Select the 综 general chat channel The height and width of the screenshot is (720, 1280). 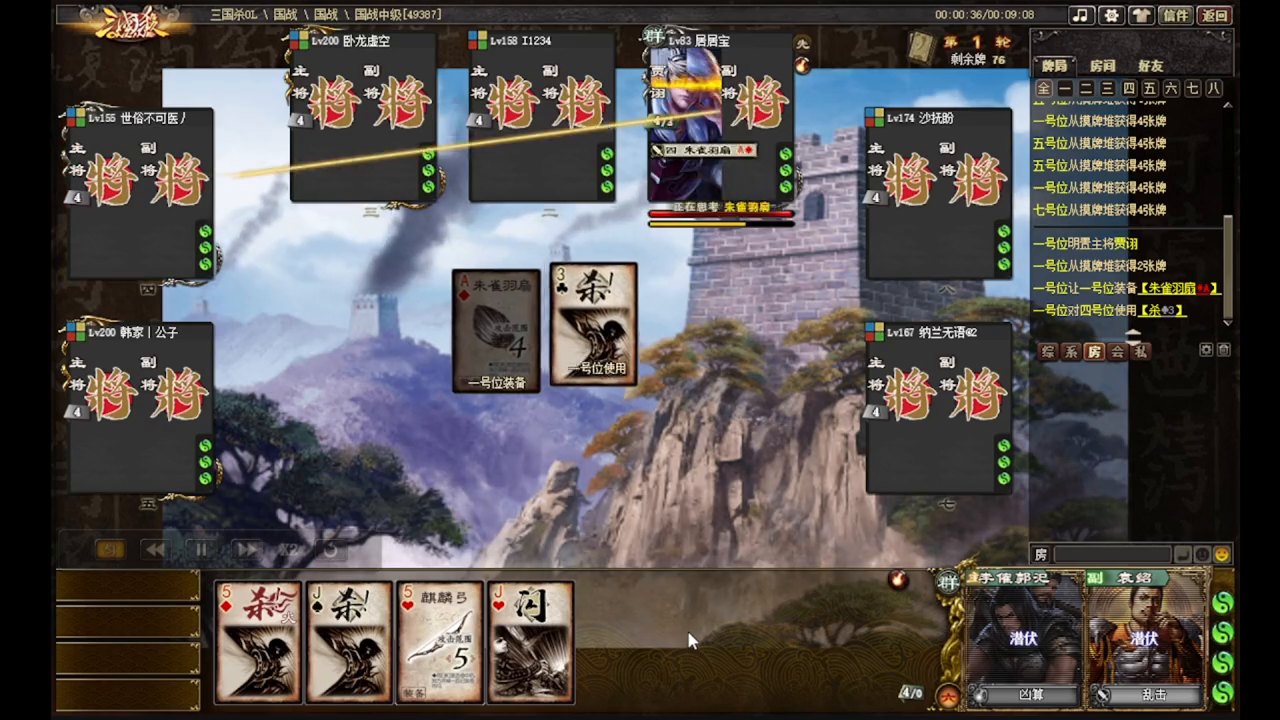coord(1048,351)
